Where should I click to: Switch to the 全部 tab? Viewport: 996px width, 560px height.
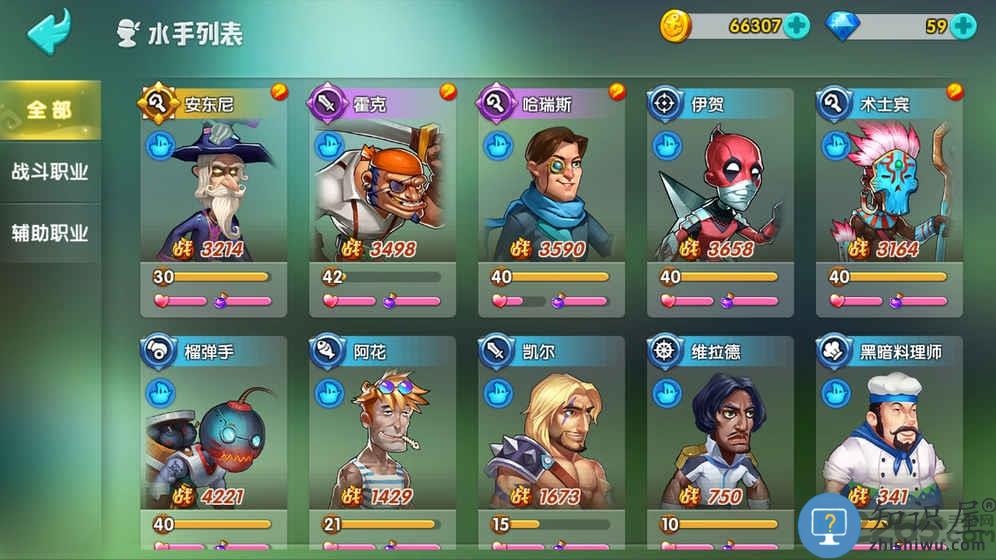click(x=50, y=109)
